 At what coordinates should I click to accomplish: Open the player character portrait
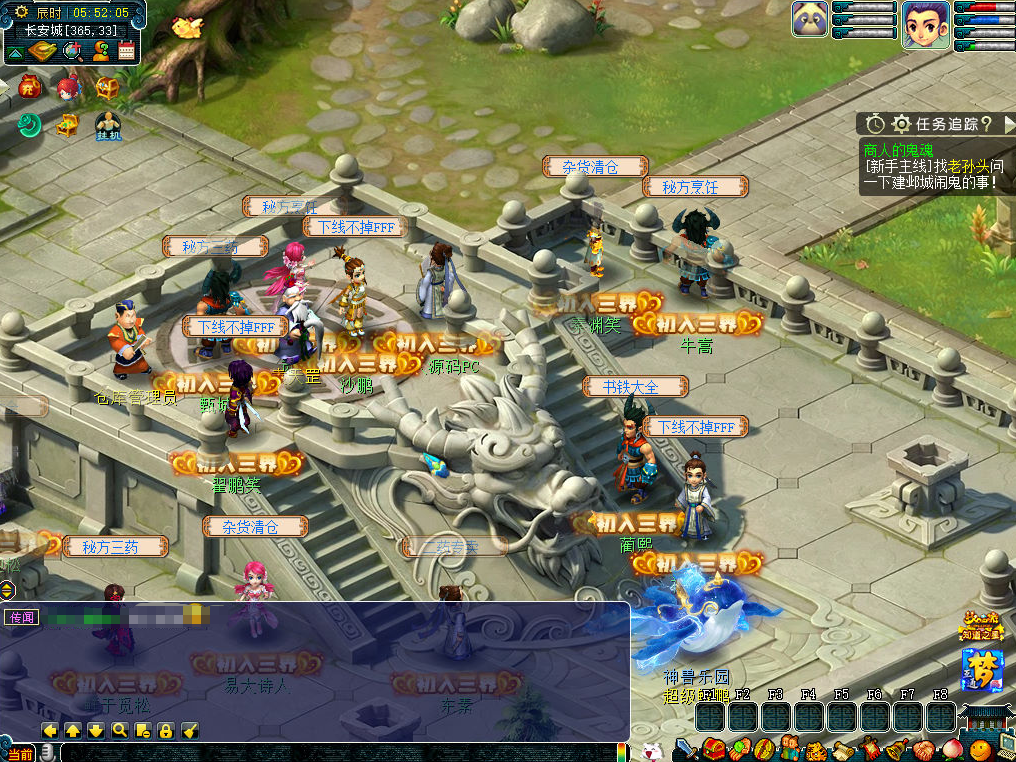coord(925,24)
